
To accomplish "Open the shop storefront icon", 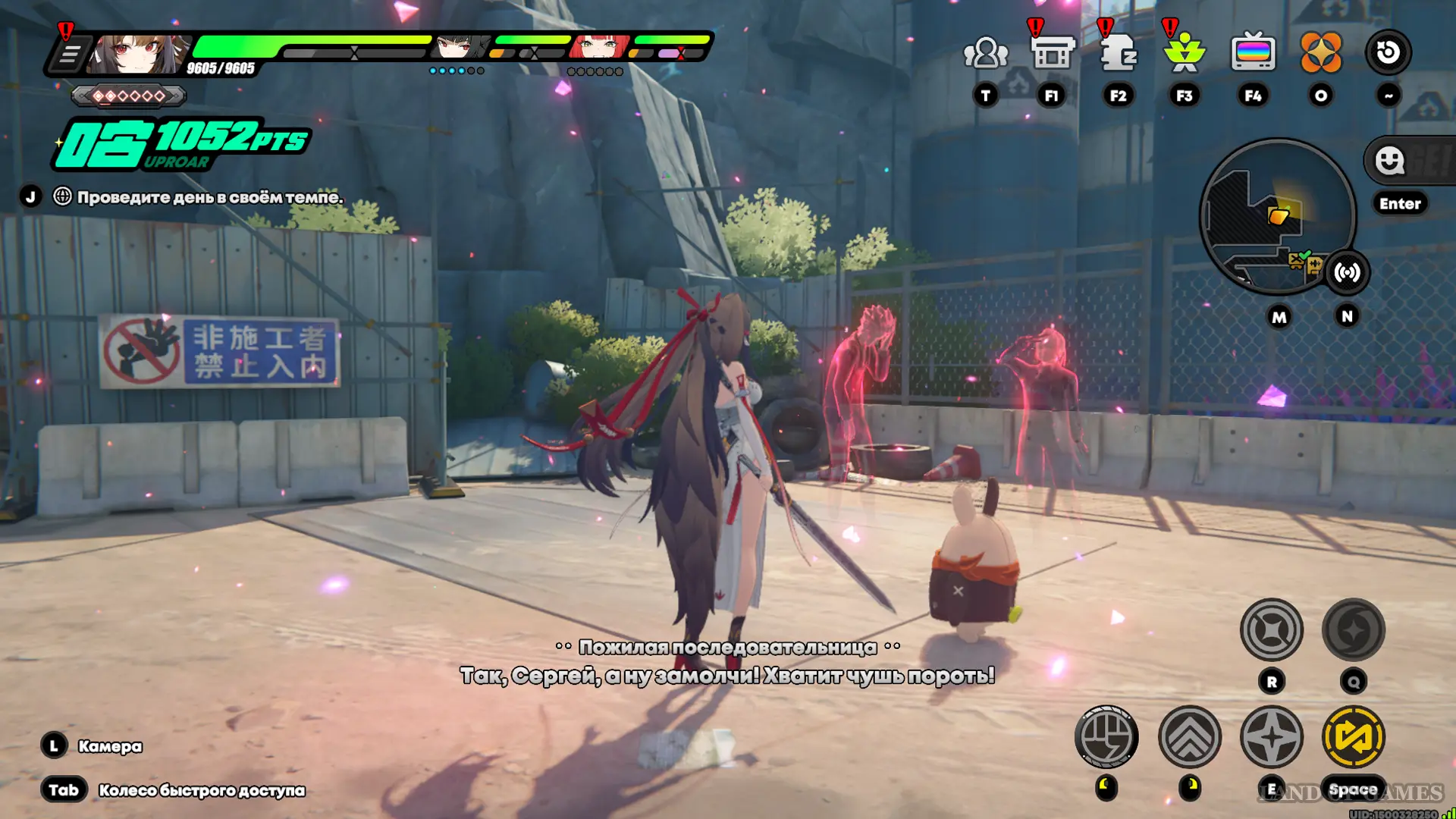I will [1052, 53].
